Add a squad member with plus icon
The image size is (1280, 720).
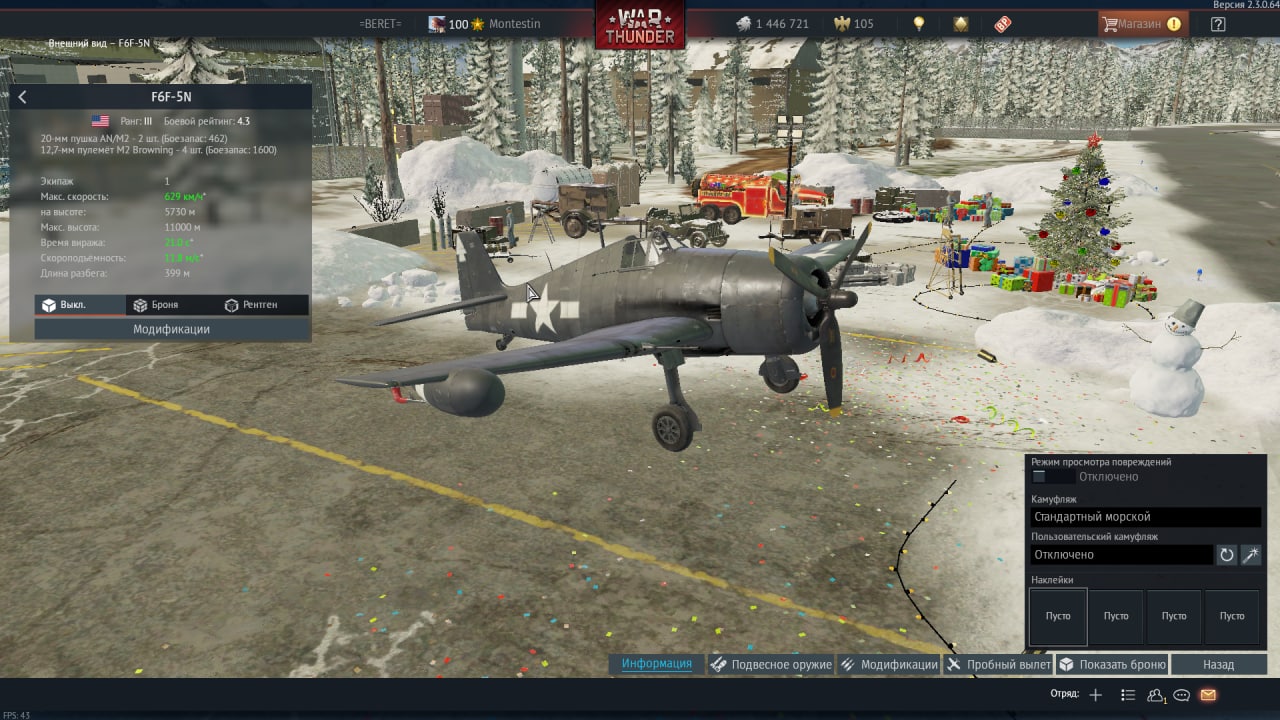tap(1095, 695)
